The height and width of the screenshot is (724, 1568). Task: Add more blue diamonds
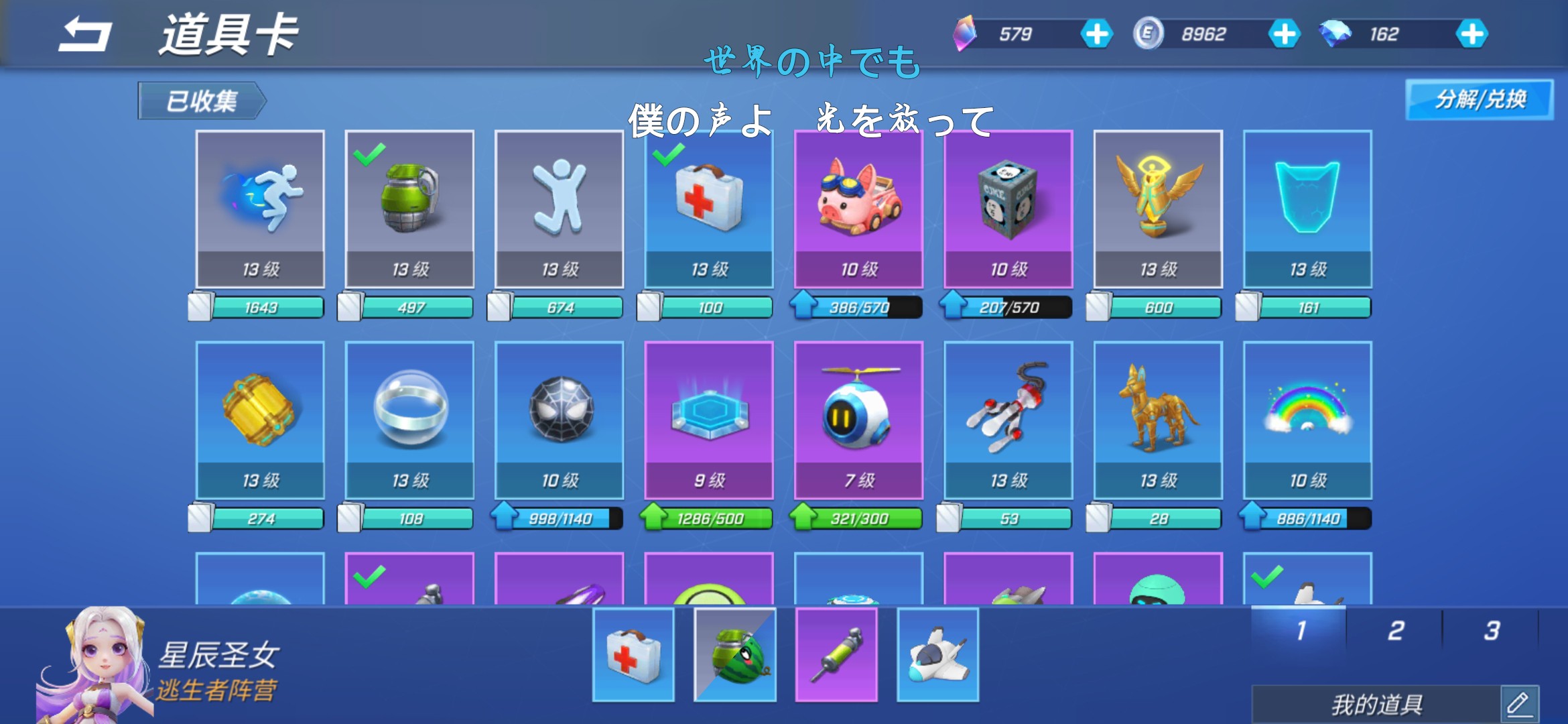[1472, 34]
